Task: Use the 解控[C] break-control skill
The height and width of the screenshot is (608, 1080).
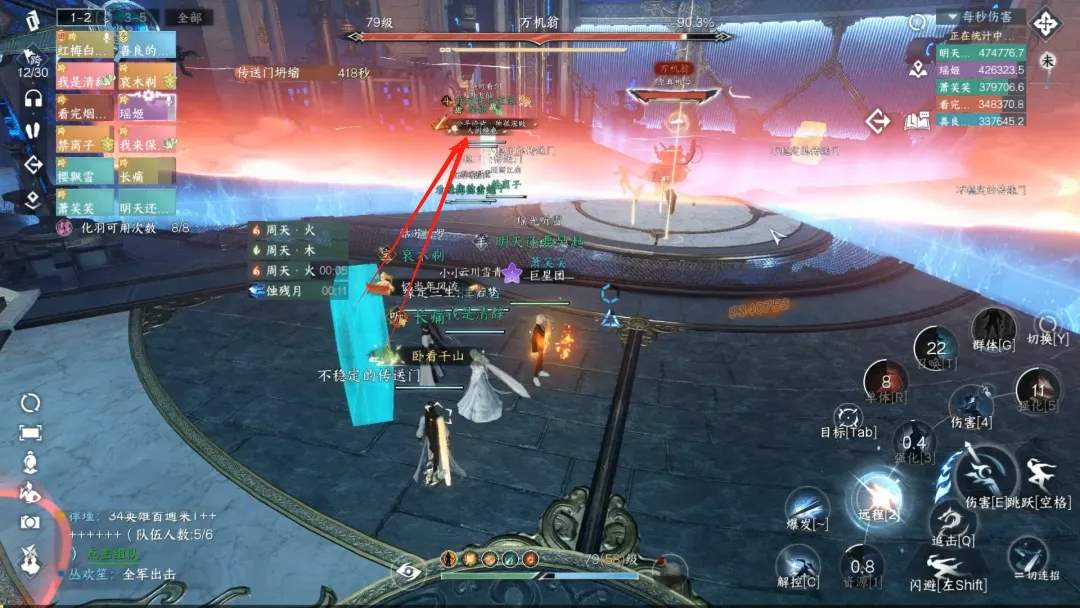Action: click(797, 564)
